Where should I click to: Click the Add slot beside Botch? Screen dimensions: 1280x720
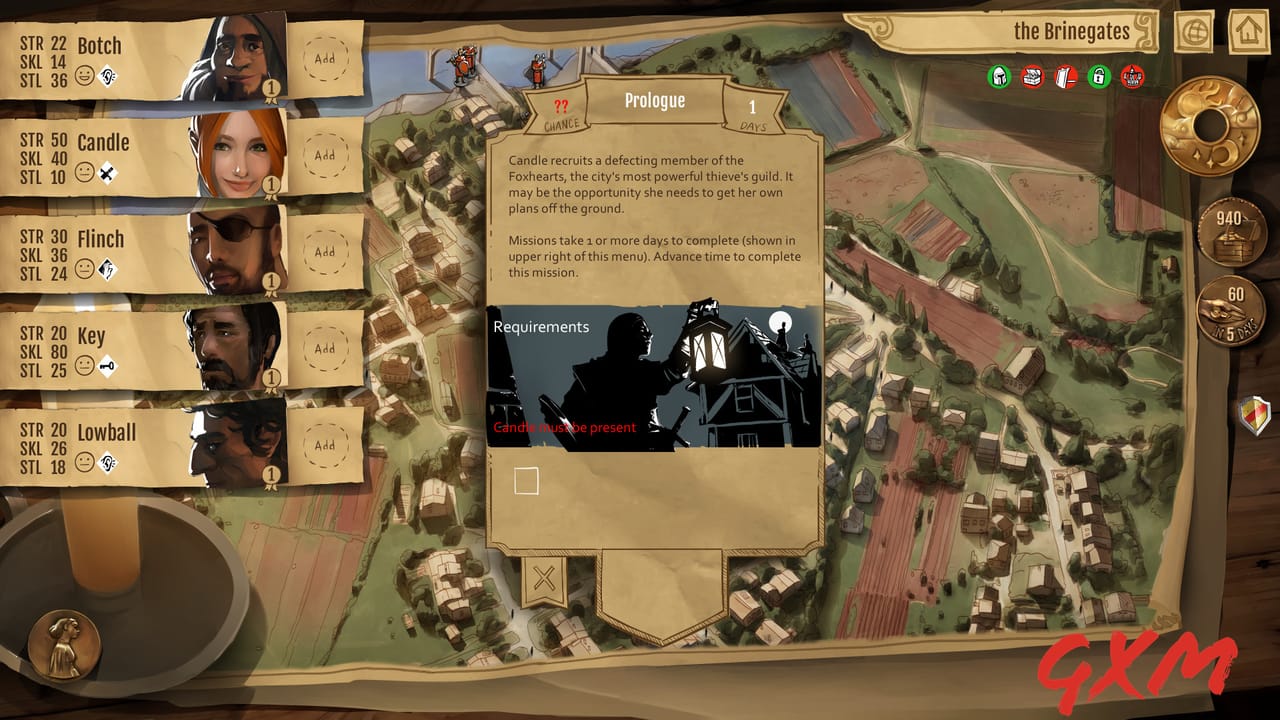pyautogui.click(x=324, y=58)
